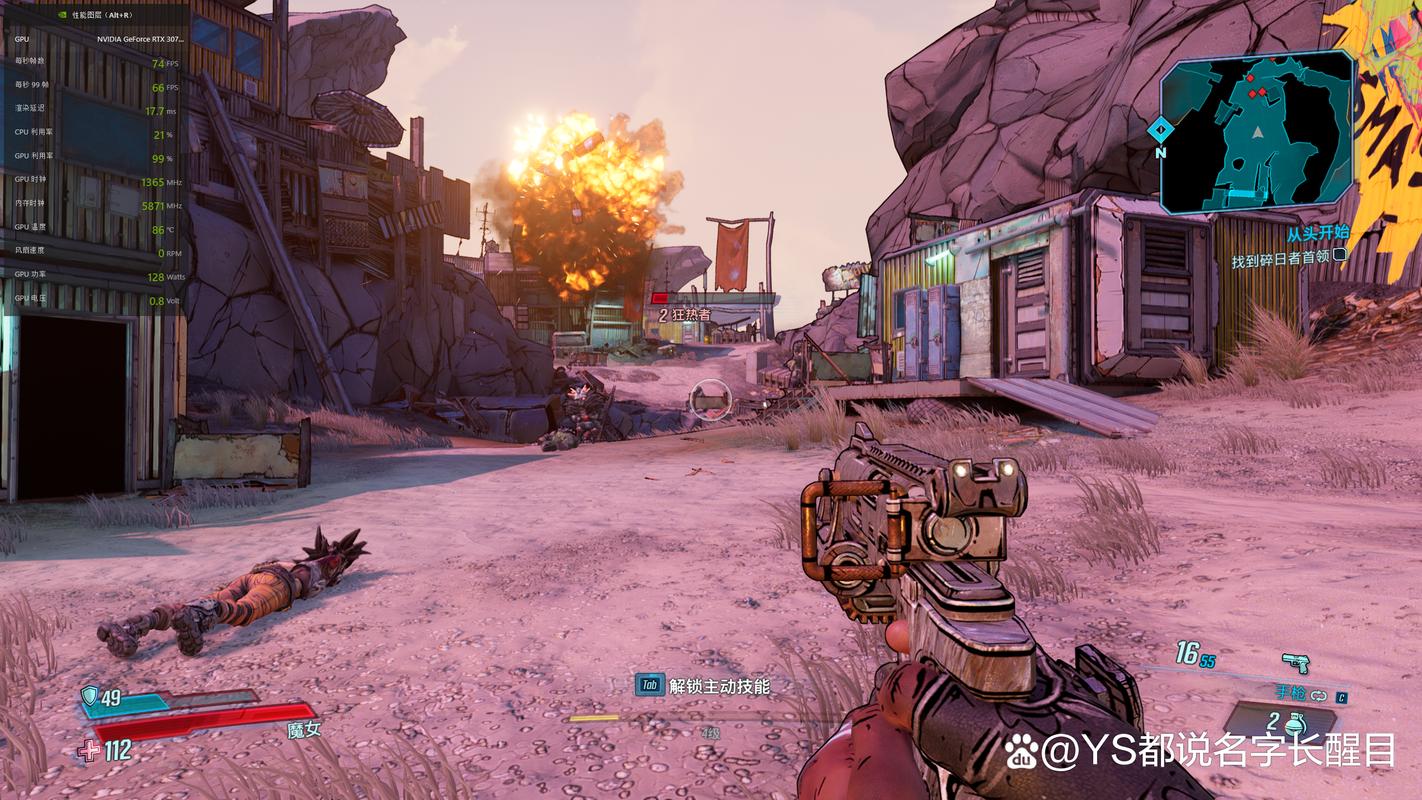Tick the 找到碎日者首领 objective checkbox
This screenshot has height=800, width=1422.
click(1340, 255)
